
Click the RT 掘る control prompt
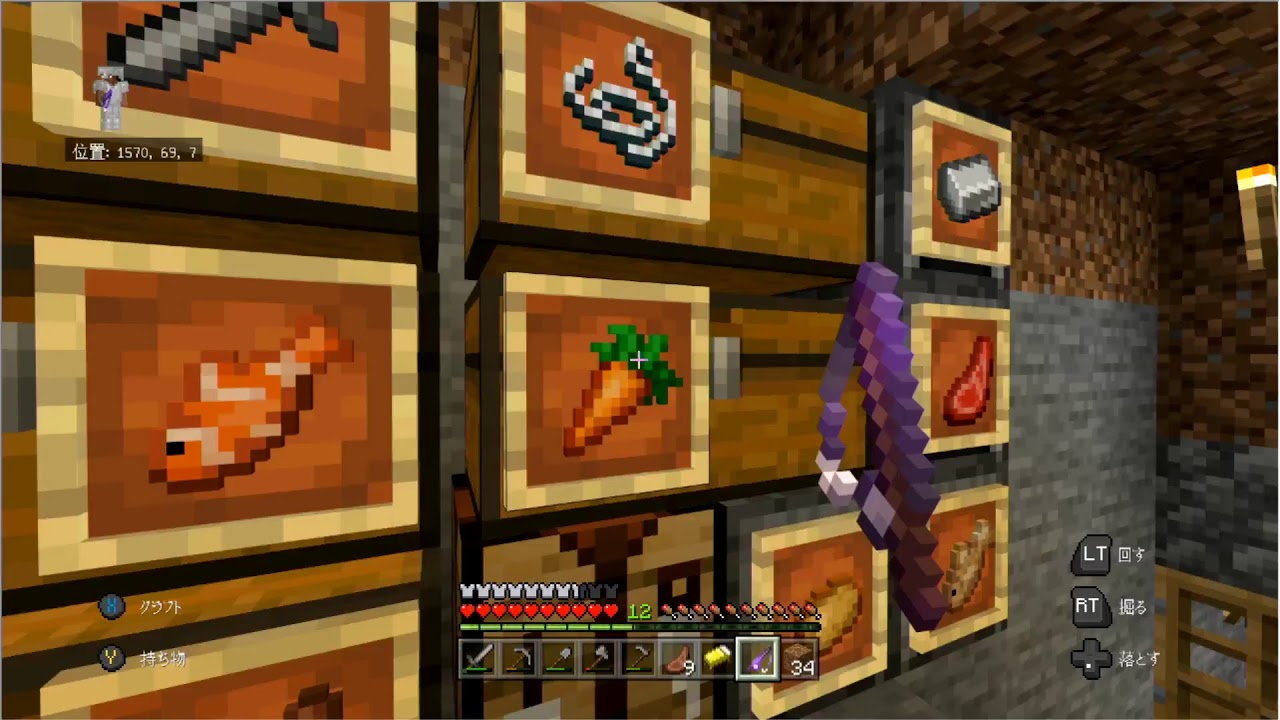click(x=1106, y=607)
